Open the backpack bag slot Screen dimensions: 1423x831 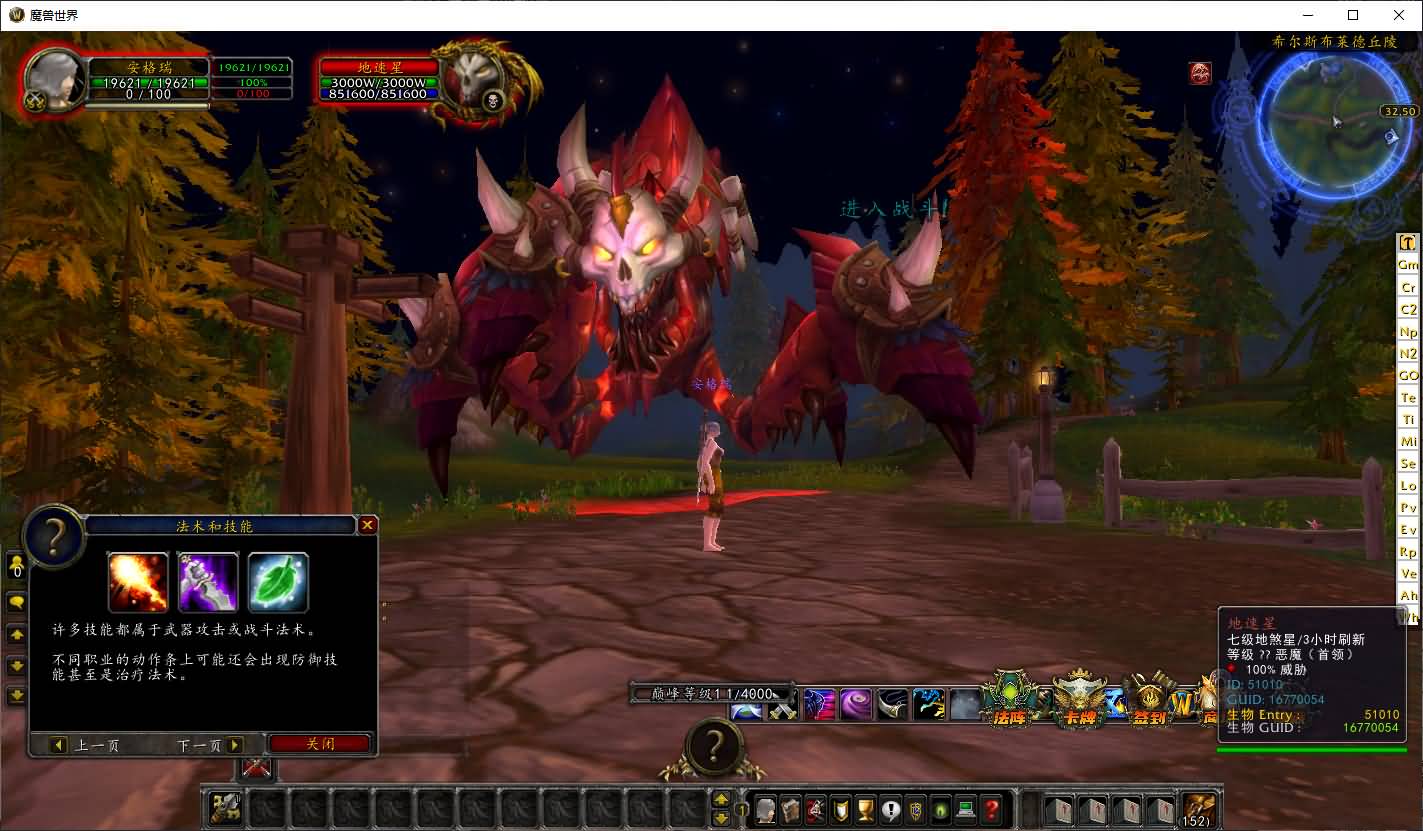[1198, 809]
